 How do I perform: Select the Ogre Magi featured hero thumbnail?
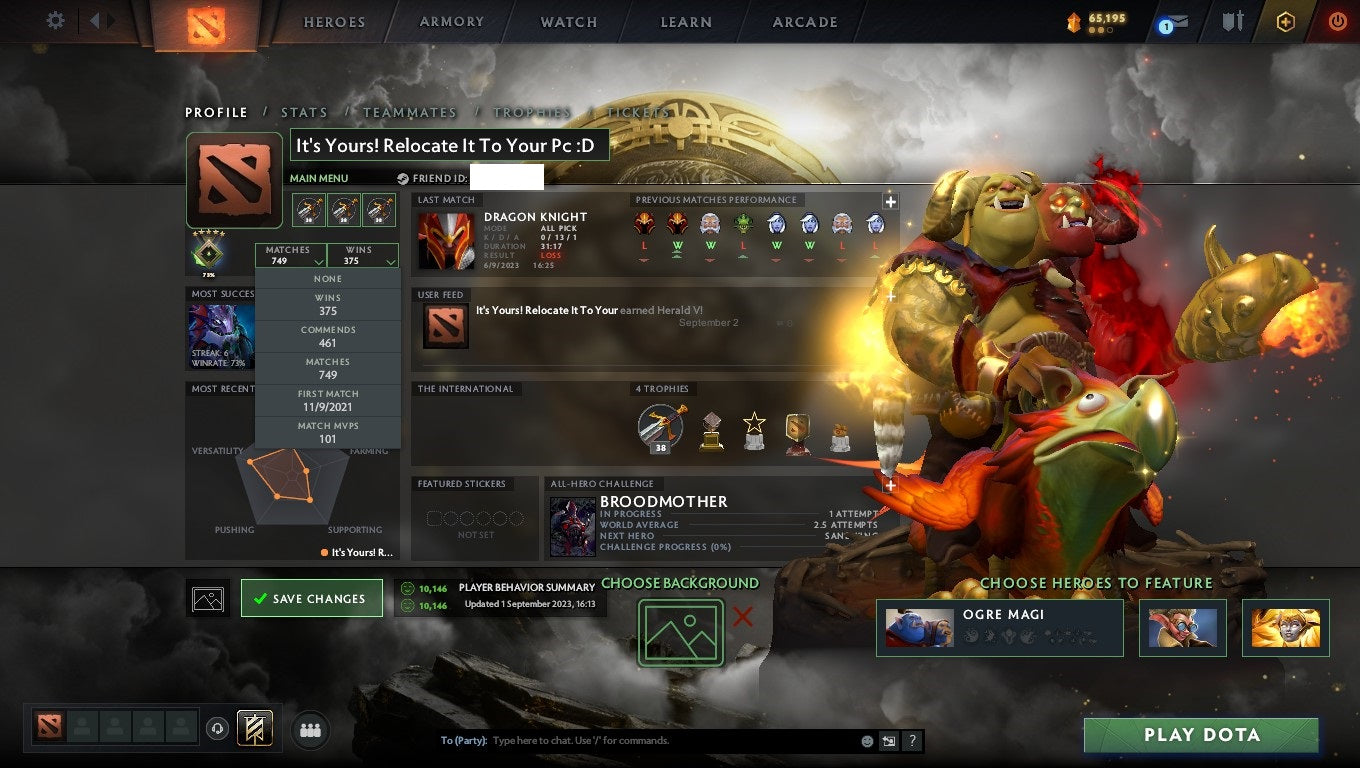pos(919,627)
